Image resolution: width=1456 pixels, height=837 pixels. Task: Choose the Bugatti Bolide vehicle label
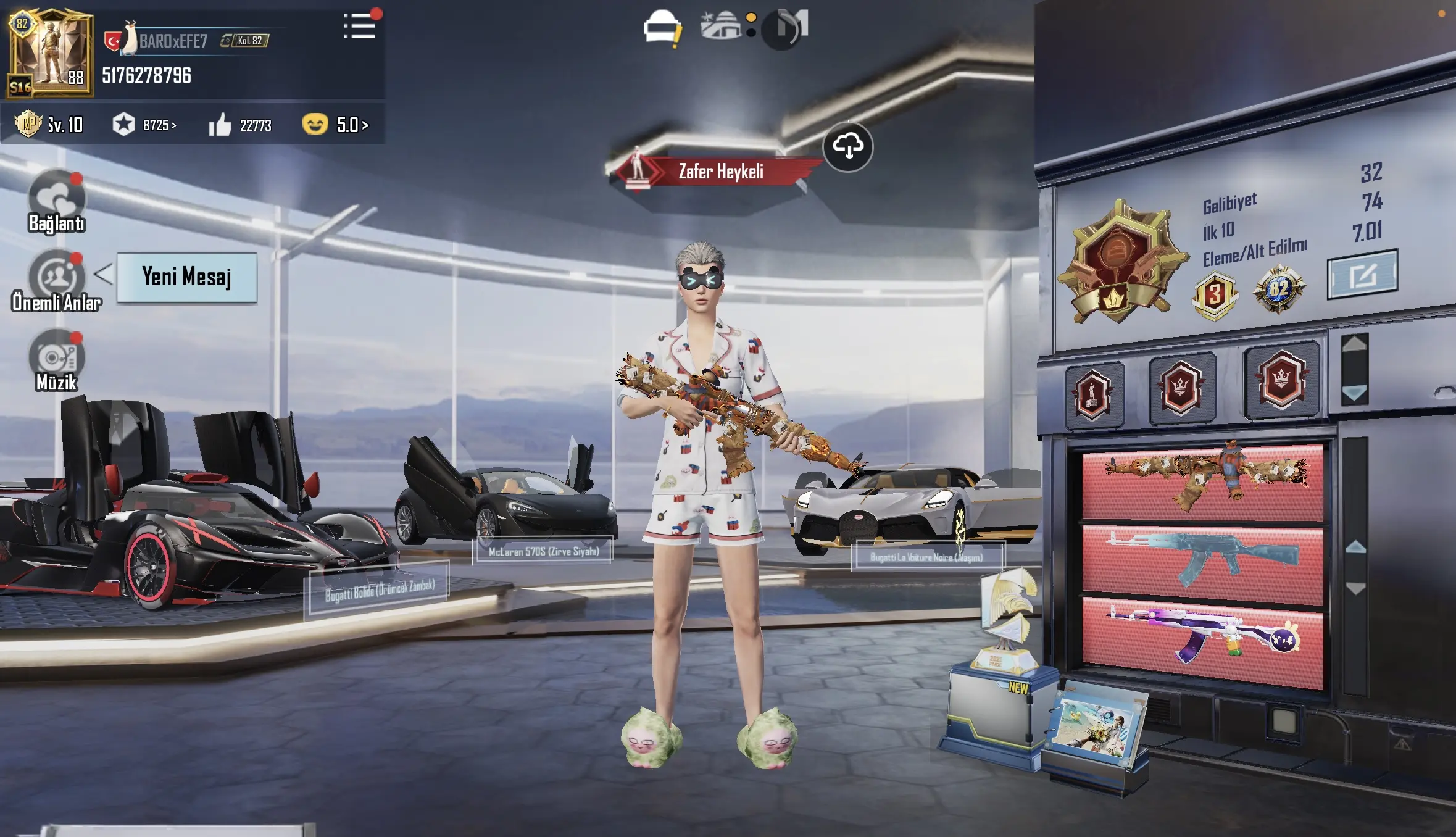pos(379,591)
